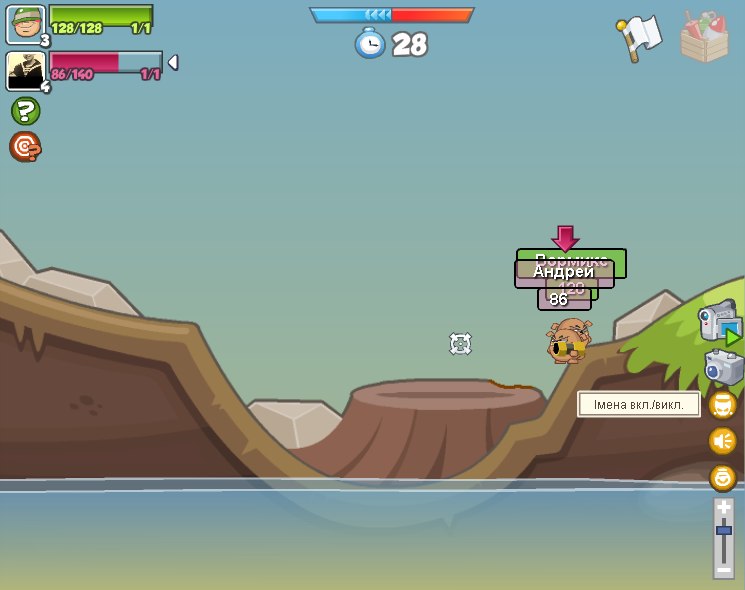Start video recording with the camcorder

coord(719,322)
